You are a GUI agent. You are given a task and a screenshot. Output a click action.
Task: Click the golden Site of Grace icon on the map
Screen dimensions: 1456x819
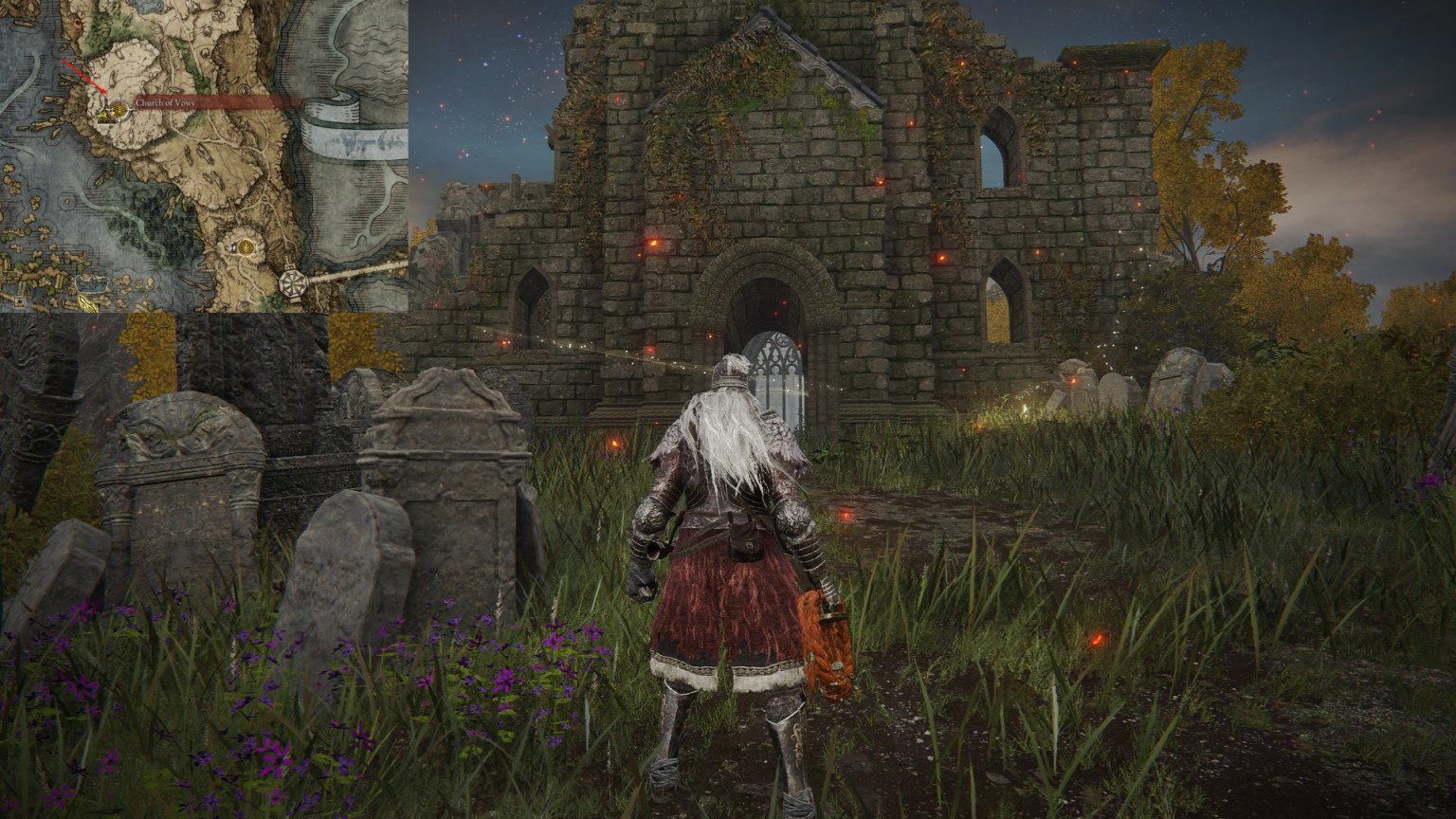pyautogui.click(x=246, y=248)
